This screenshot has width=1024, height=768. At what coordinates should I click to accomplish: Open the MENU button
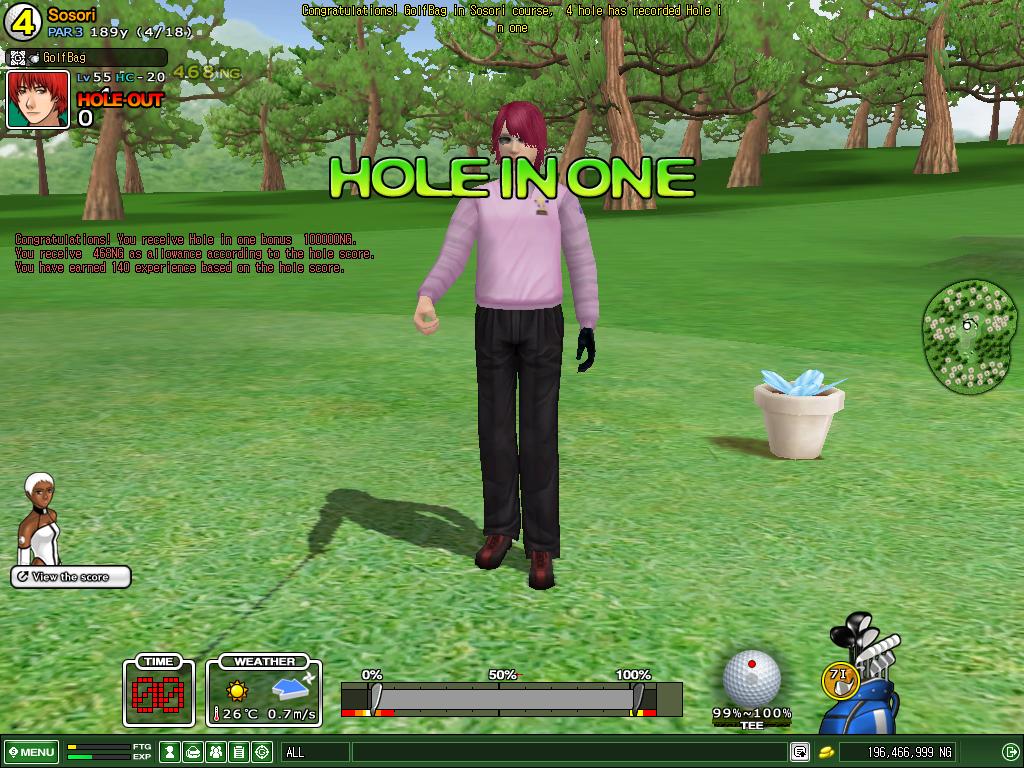tap(31, 752)
